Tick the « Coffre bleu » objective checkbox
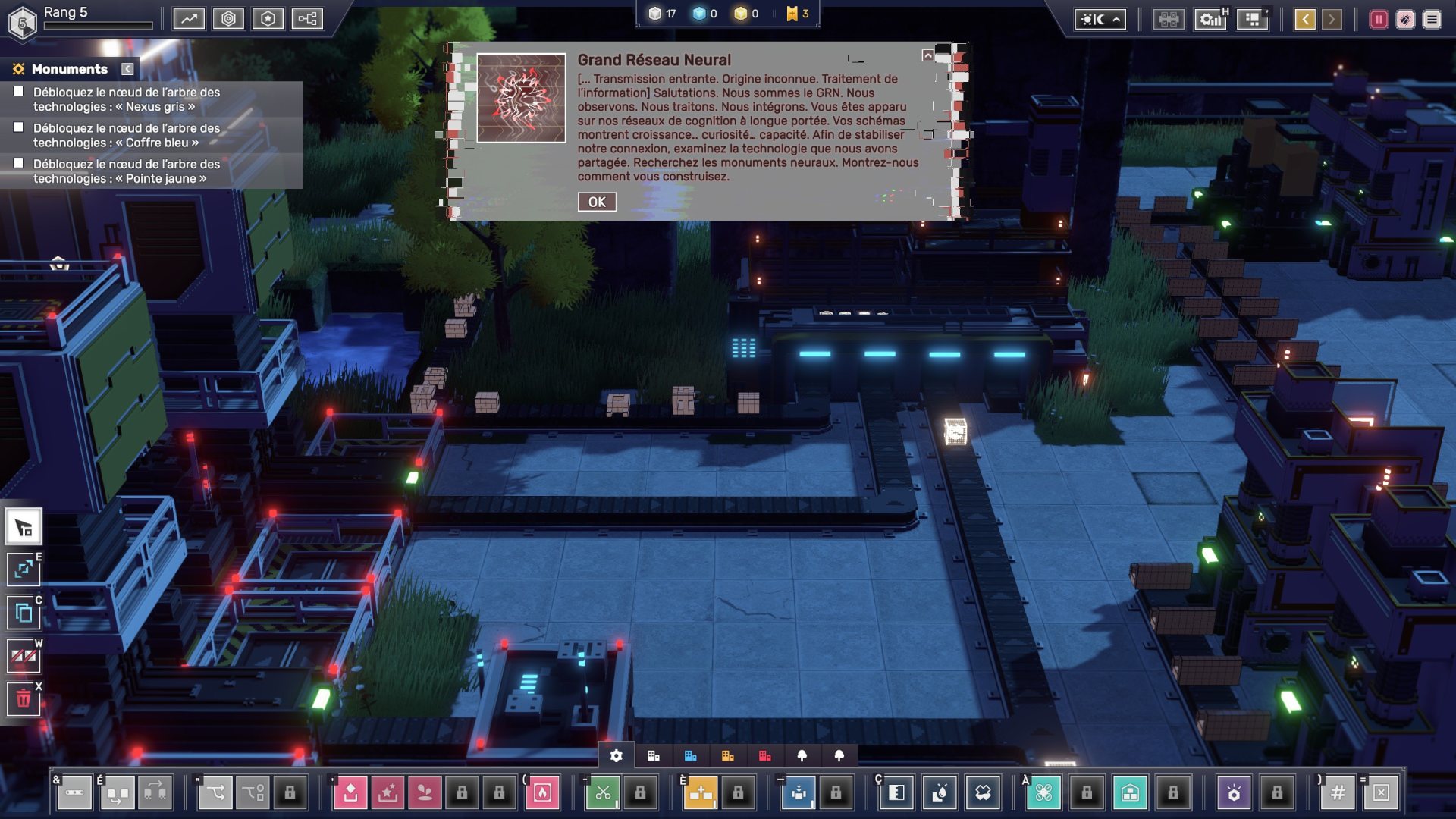The width and height of the screenshot is (1456, 819). pyautogui.click(x=18, y=127)
